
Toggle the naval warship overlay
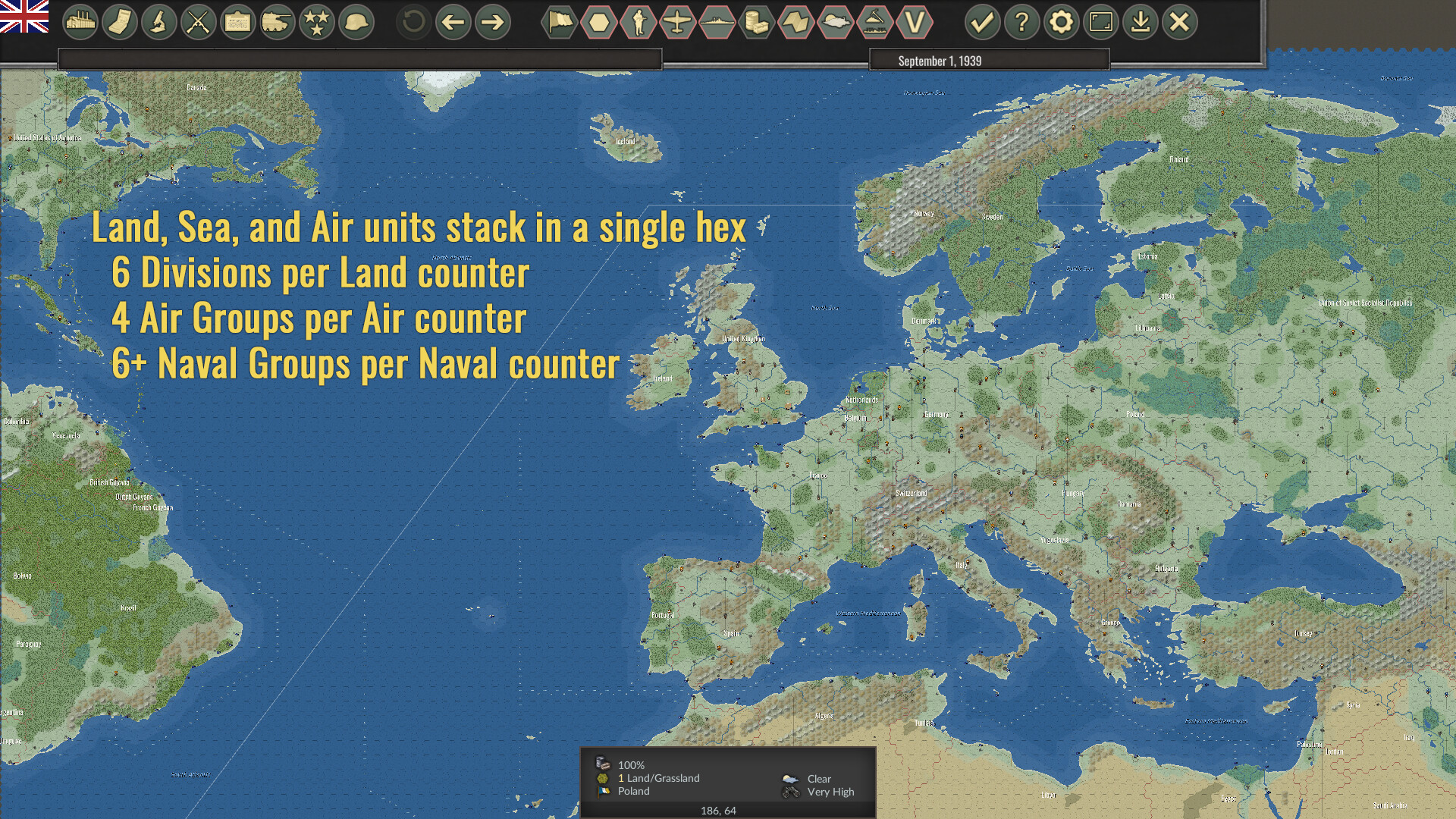(x=719, y=23)
